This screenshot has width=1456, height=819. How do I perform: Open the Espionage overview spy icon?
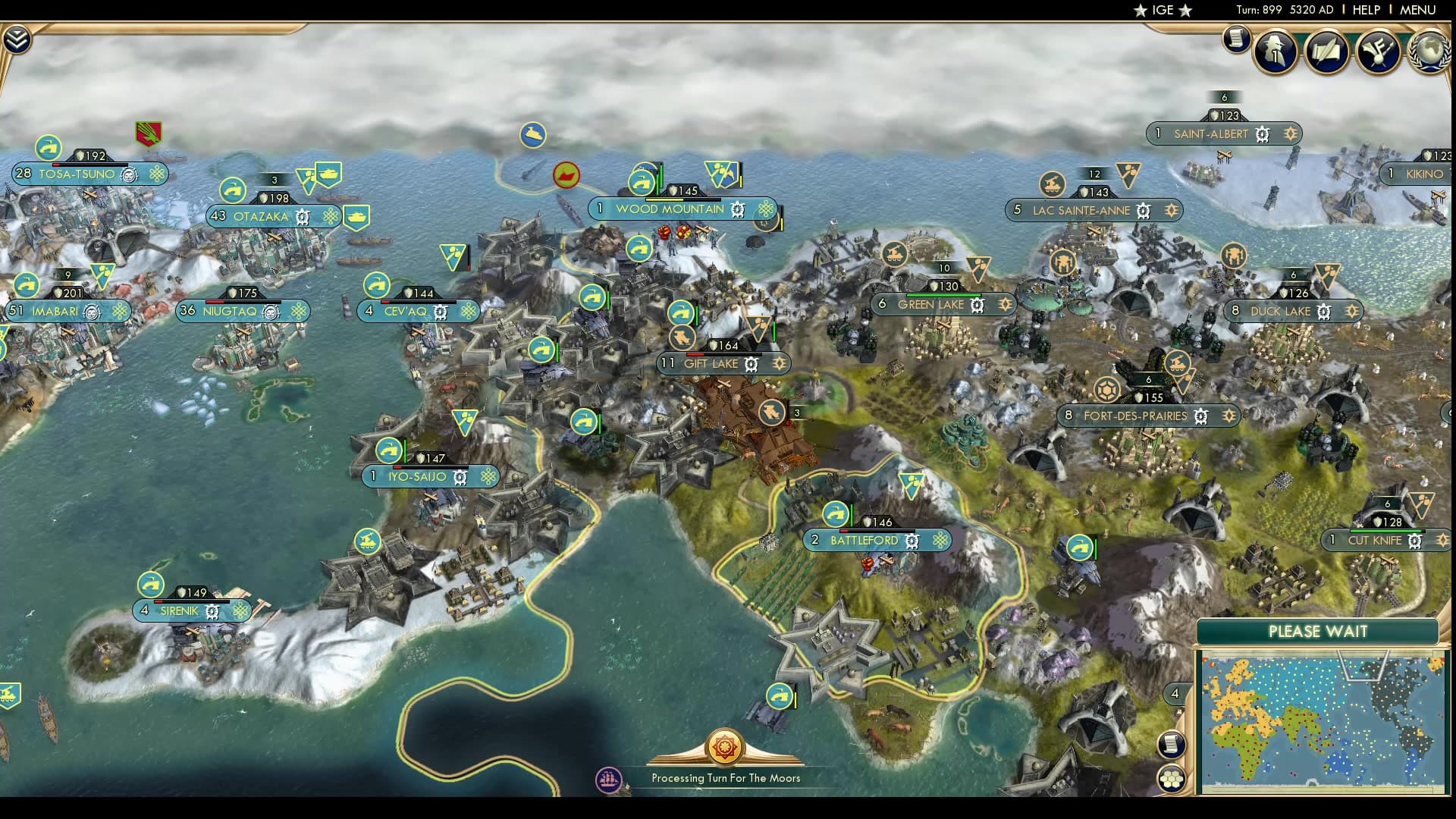(1275, 52)
